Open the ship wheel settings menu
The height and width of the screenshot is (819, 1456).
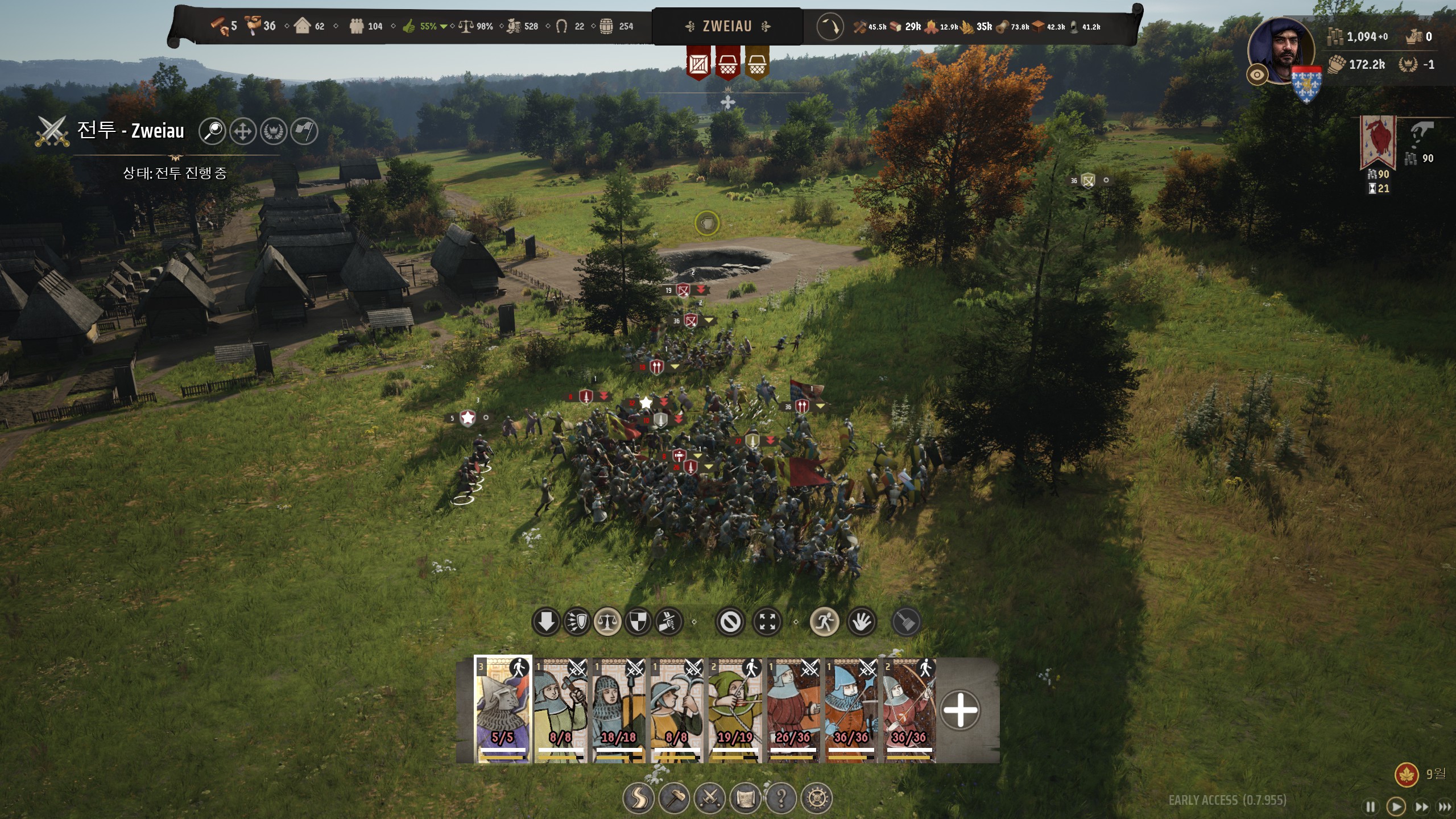pyautogui.click(x=817, y=798)
